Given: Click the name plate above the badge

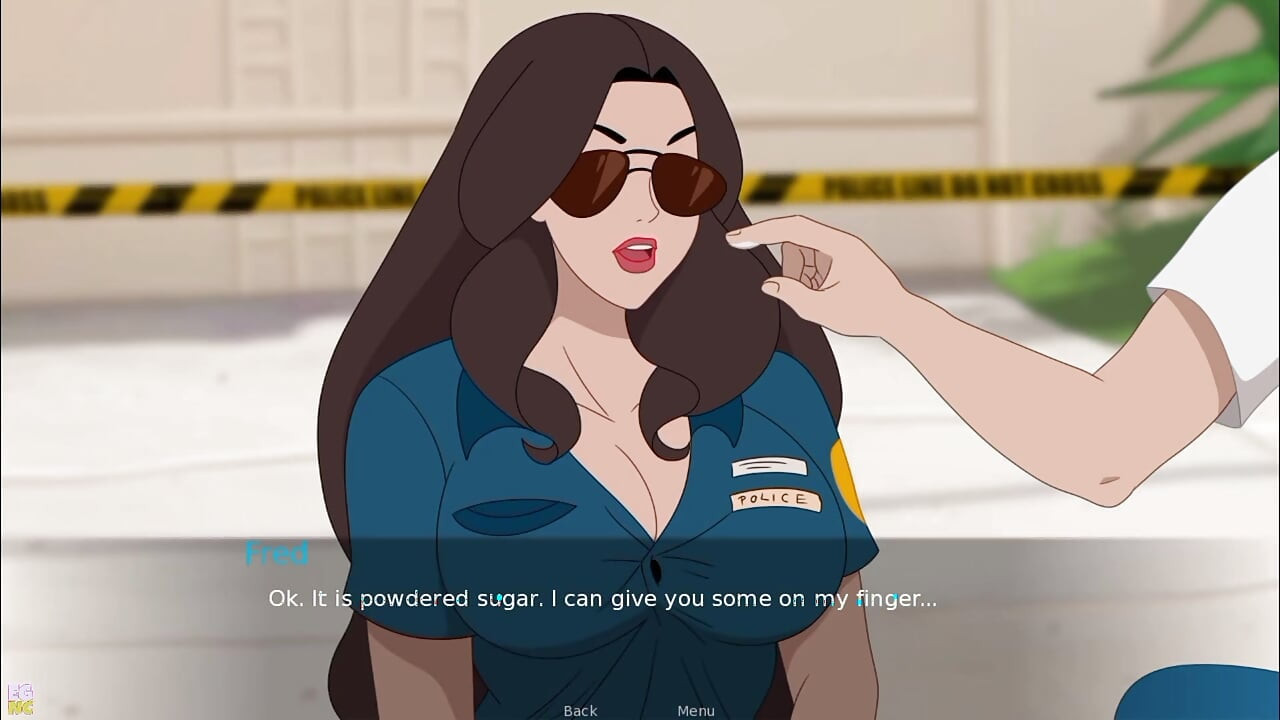Looking at the screenshot, I should coord(771,464).
